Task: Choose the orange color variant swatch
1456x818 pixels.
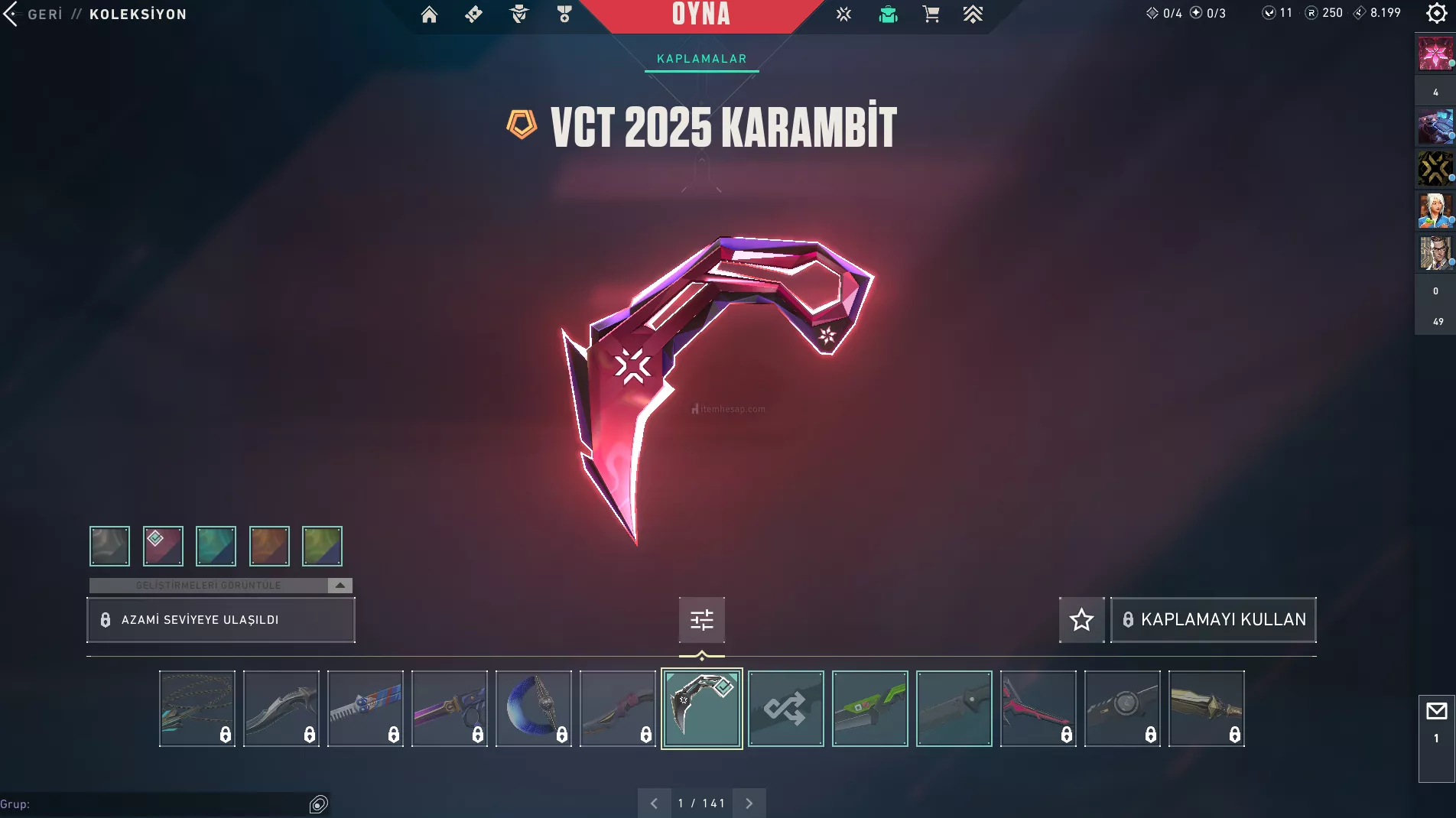Action: click(x=269, y=546)
